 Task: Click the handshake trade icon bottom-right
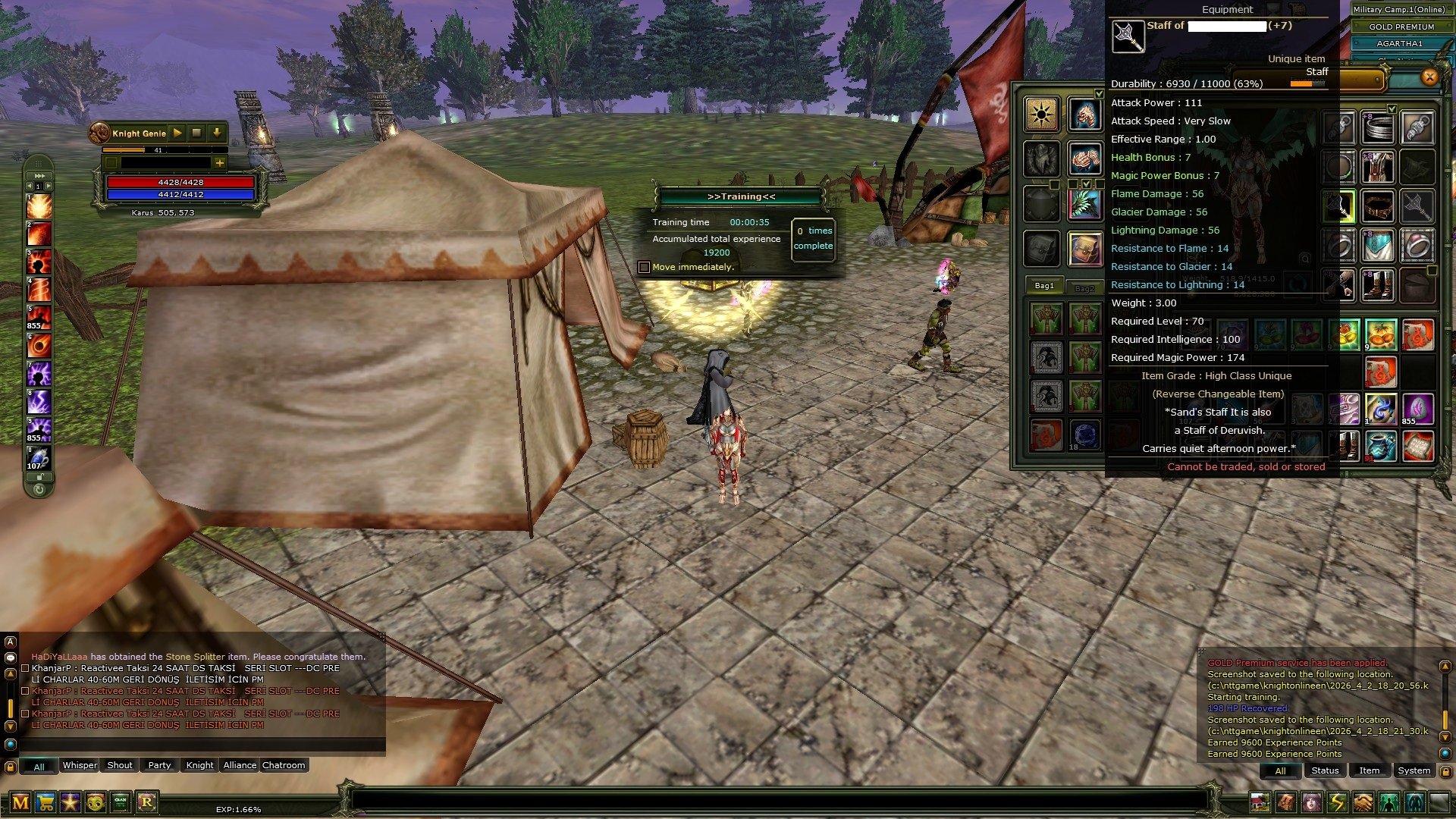click(1362, 804)
